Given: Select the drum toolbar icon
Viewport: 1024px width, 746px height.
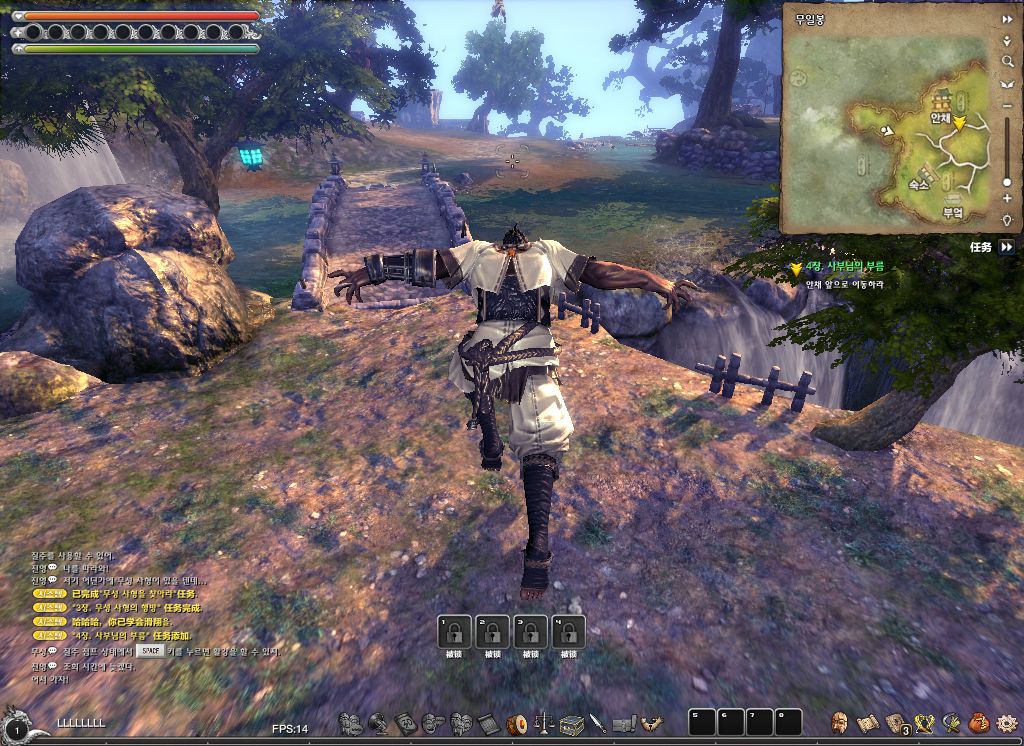Looking at the screenshot, I should tap(517, 723).
